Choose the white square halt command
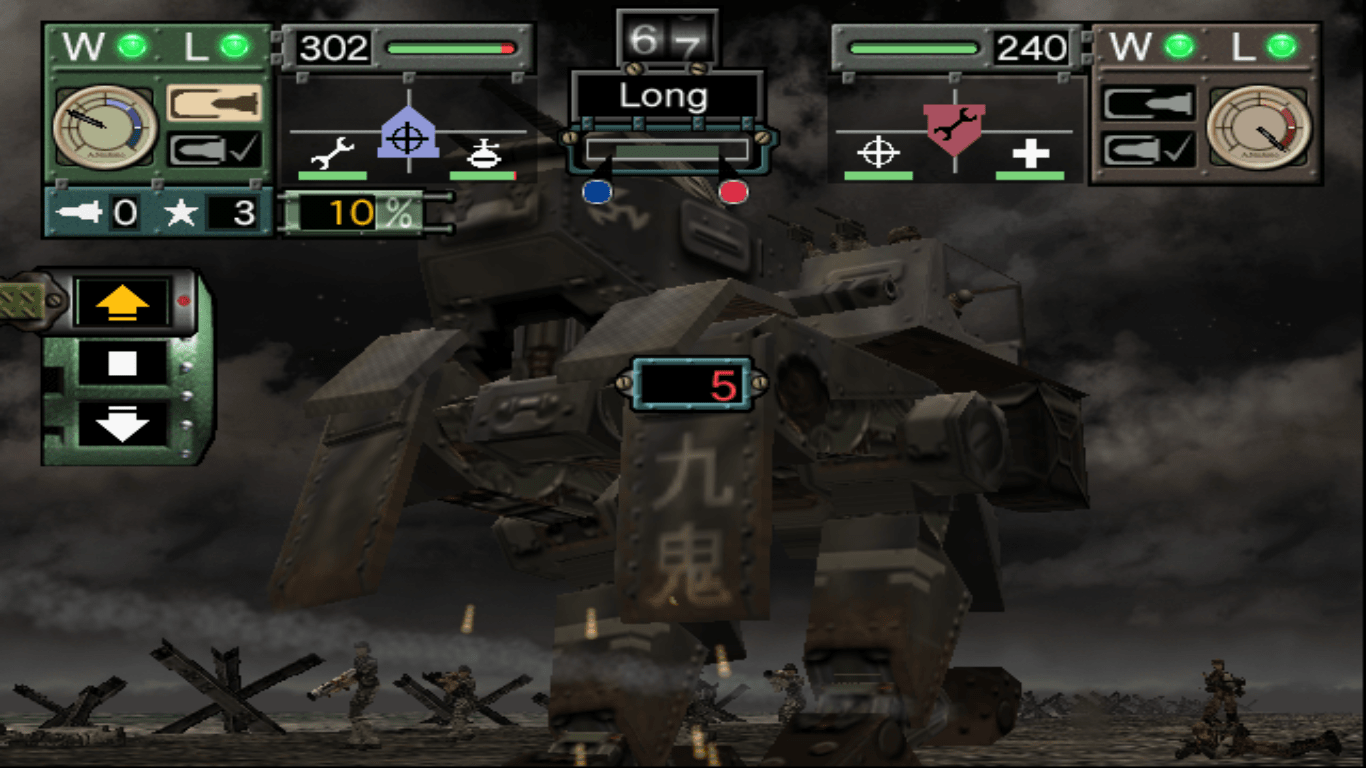The image size is (1366, 768). pos(123,363)
